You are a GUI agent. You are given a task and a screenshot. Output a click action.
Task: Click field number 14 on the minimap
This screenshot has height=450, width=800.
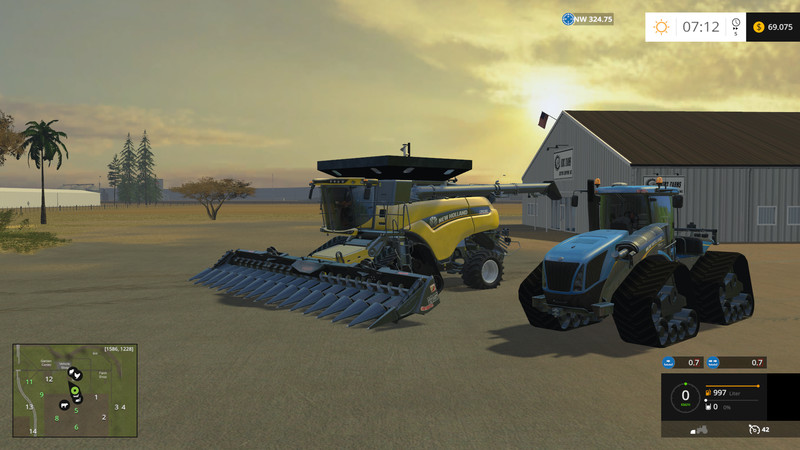[x=33, y=431]
